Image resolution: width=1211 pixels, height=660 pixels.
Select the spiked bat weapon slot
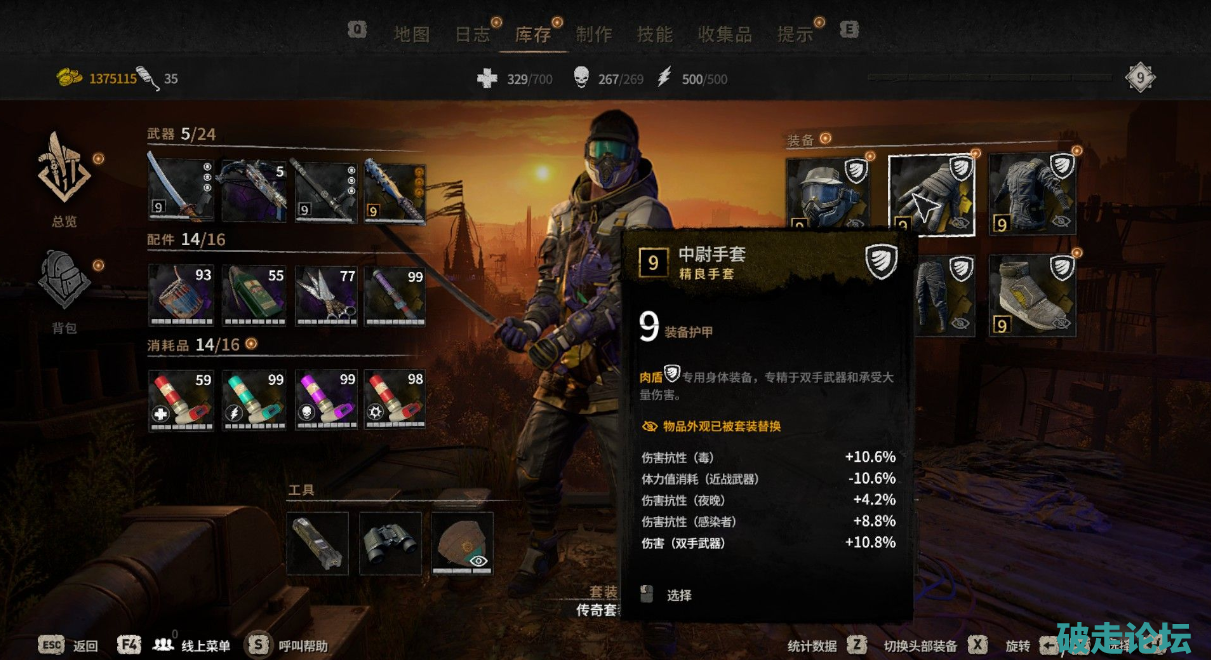[395, 190]
